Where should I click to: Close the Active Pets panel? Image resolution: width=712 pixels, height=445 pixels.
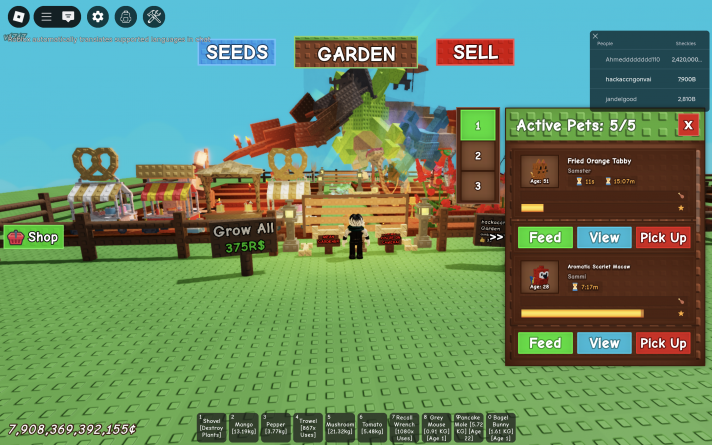(688, 125)
